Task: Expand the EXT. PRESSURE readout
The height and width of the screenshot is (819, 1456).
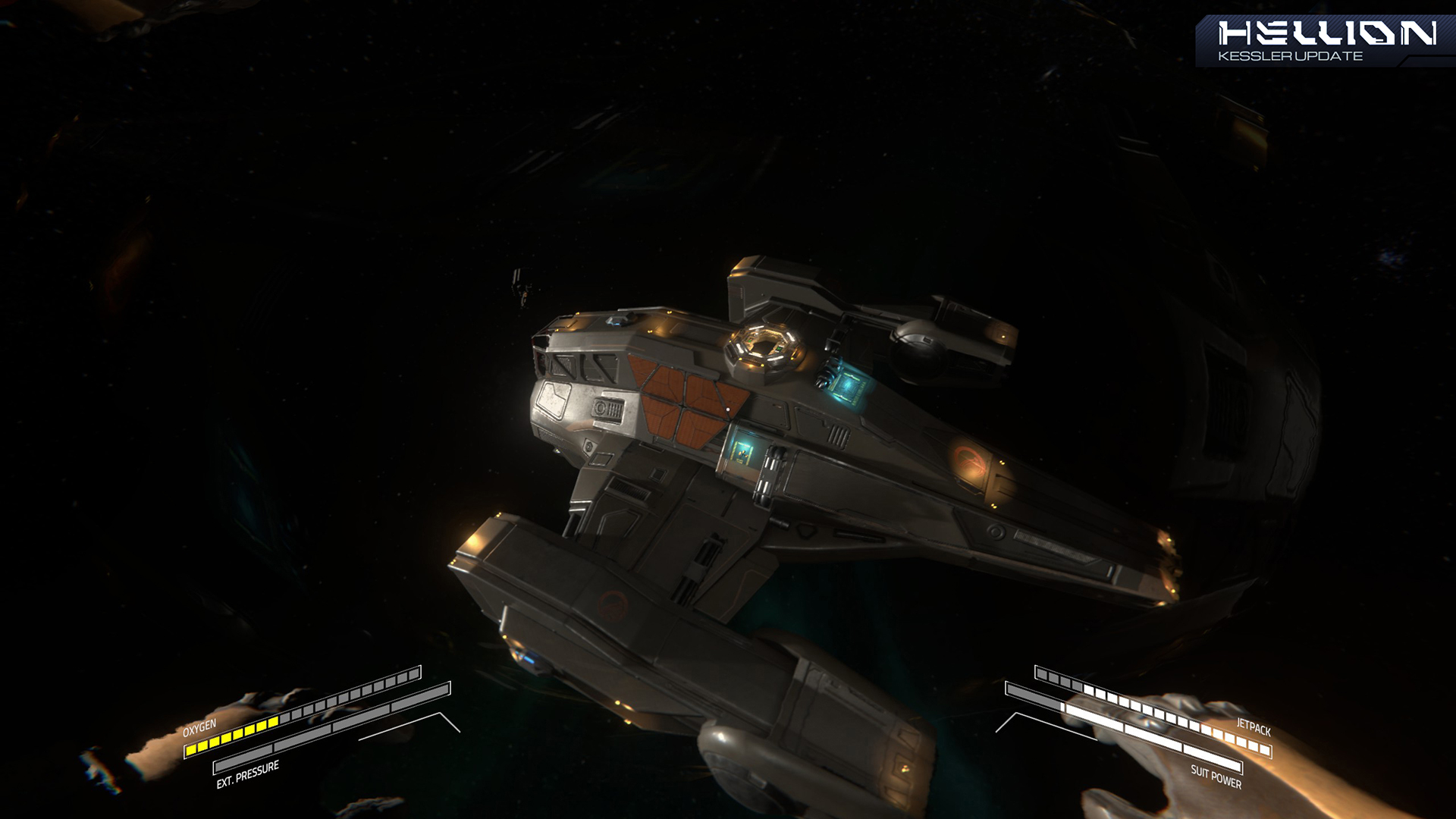Action: coord(250,768)
